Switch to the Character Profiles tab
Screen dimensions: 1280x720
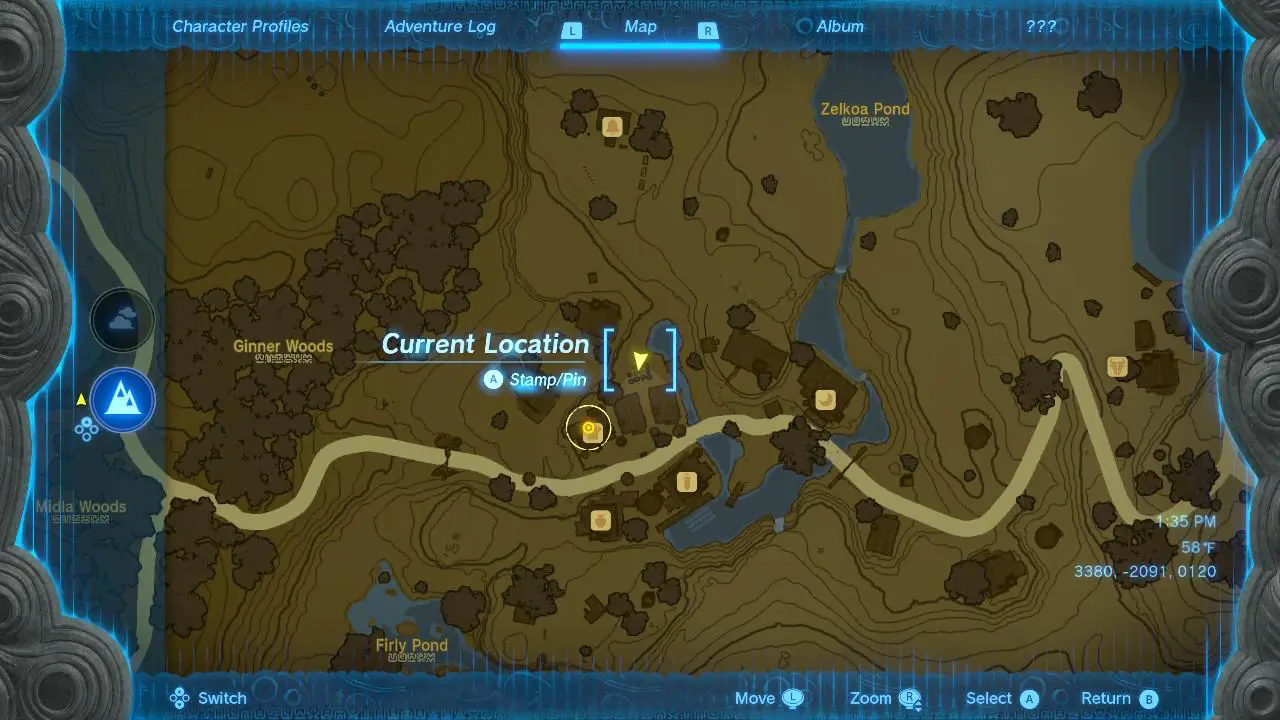point(240,26)
